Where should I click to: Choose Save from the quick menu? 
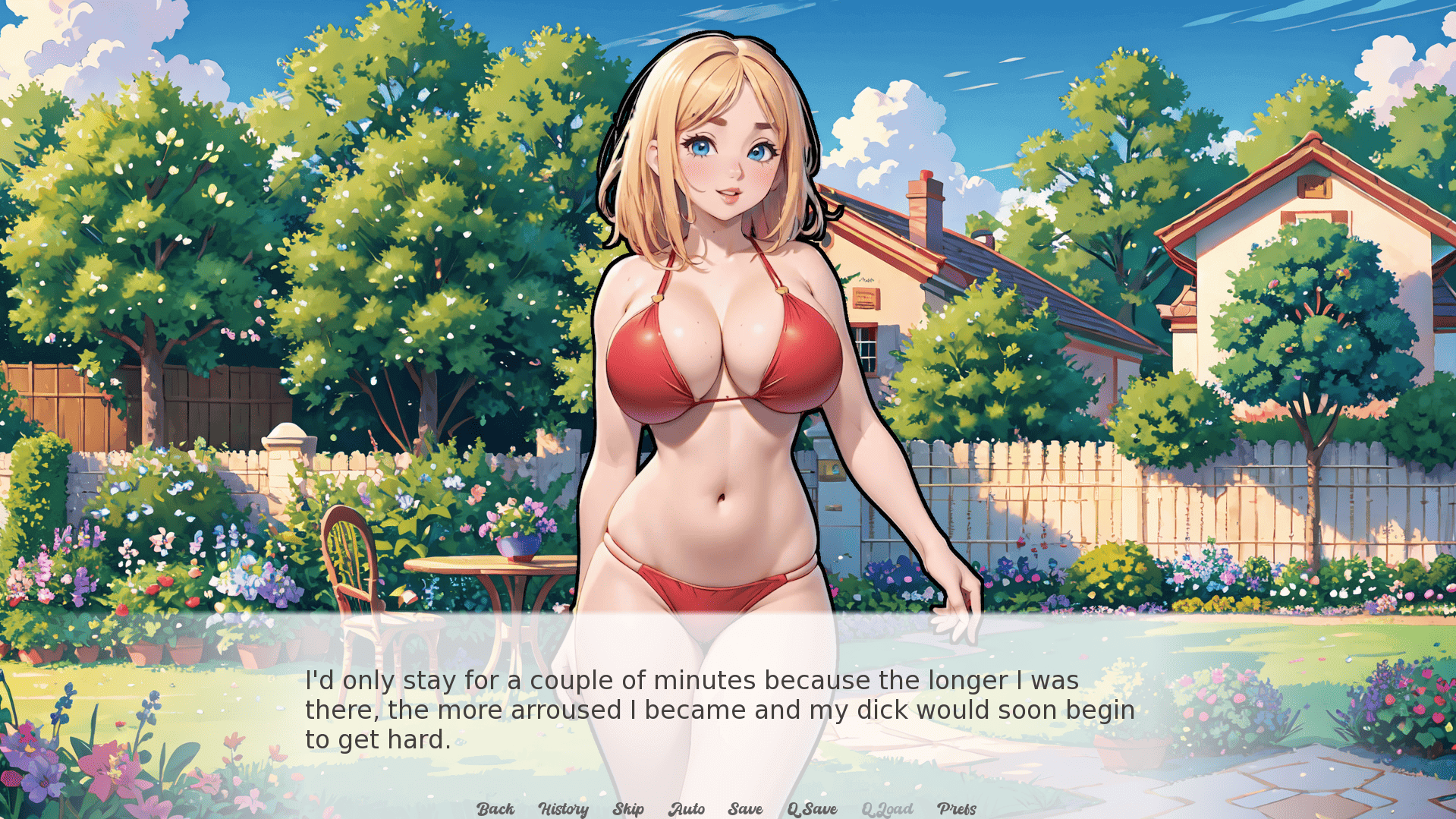click(x=744, y=808)
